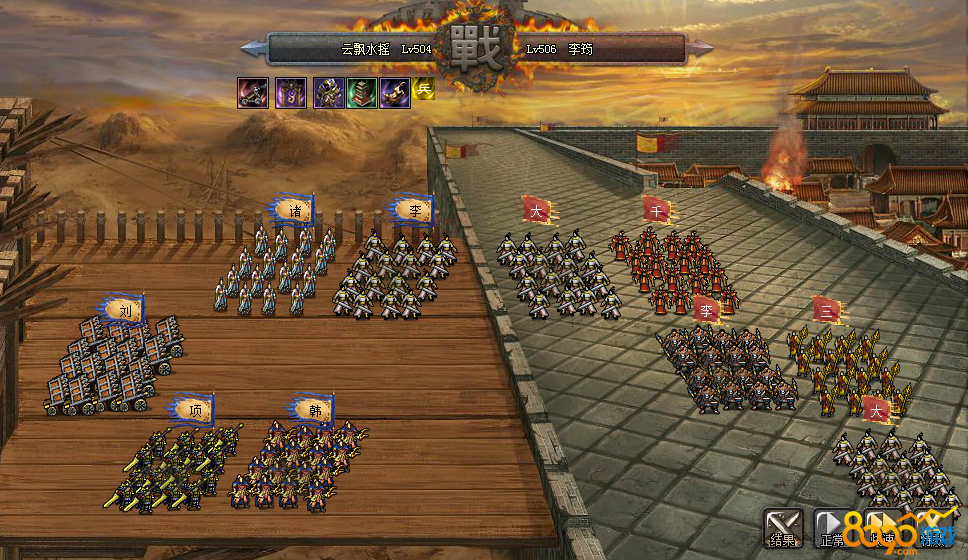The height and width of the screenshot is (560, 968).
Task: Click the golden tiger tally icon
Action: 394,93
